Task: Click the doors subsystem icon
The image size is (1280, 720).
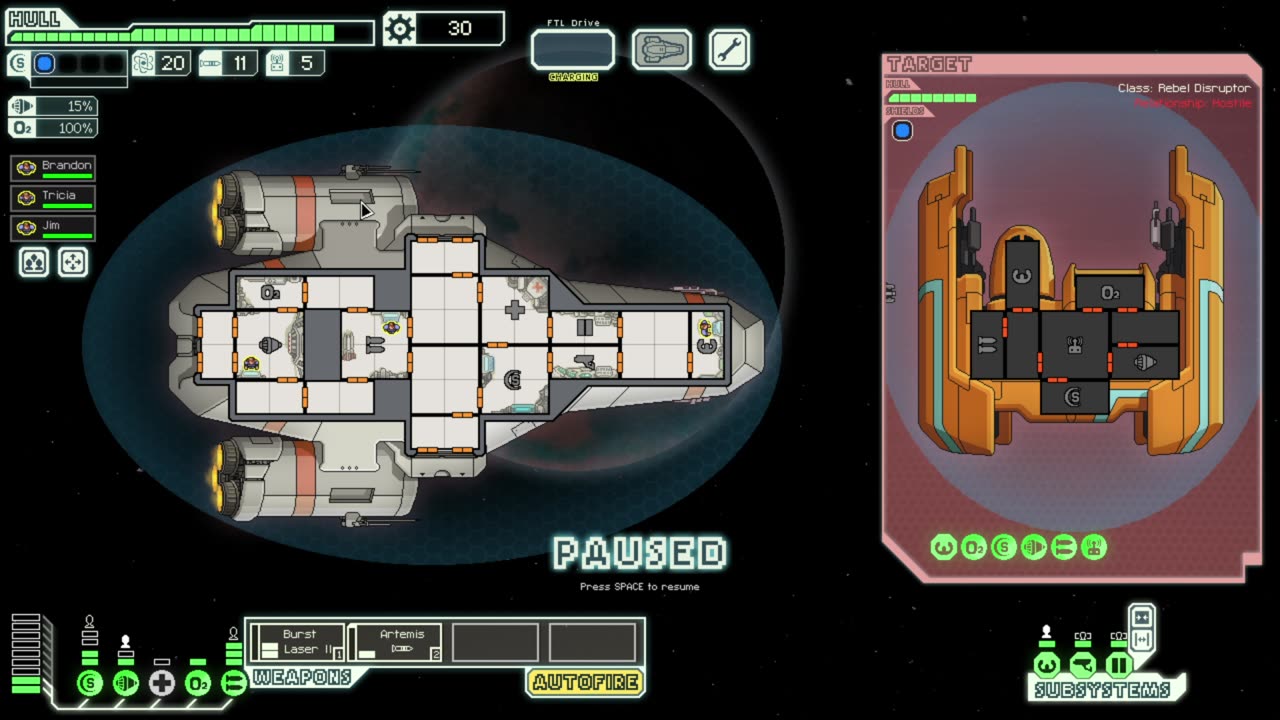Action: [1118, 665]
